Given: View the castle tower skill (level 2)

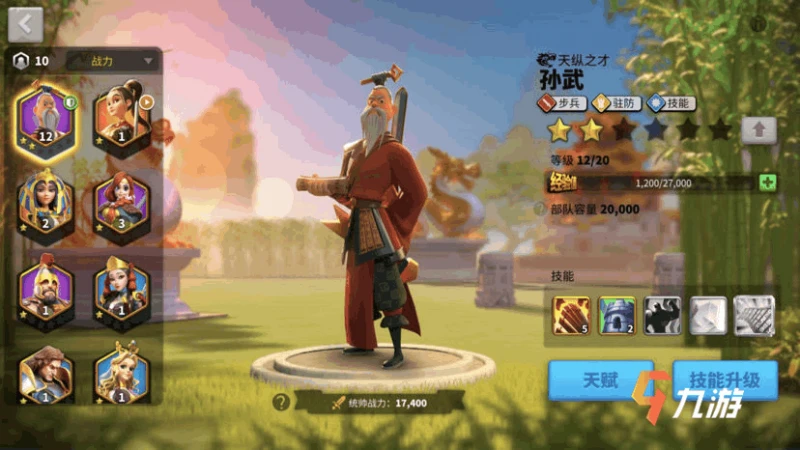Looking at the screenshot, I should tap(617, 316).
